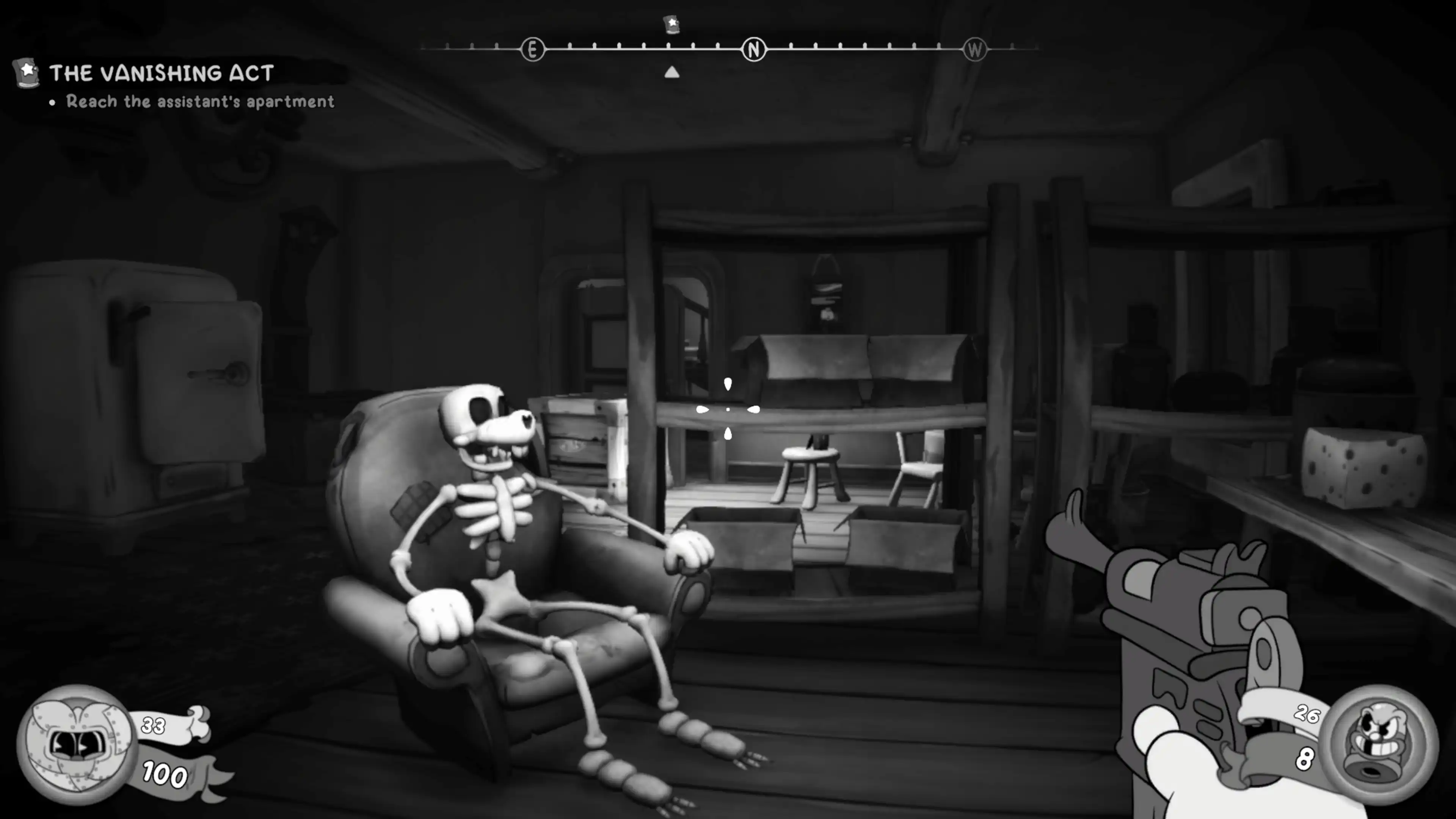The image size is (1456, 819).
Task: Select the E marker on compass bar
Action: coord(532,50)
